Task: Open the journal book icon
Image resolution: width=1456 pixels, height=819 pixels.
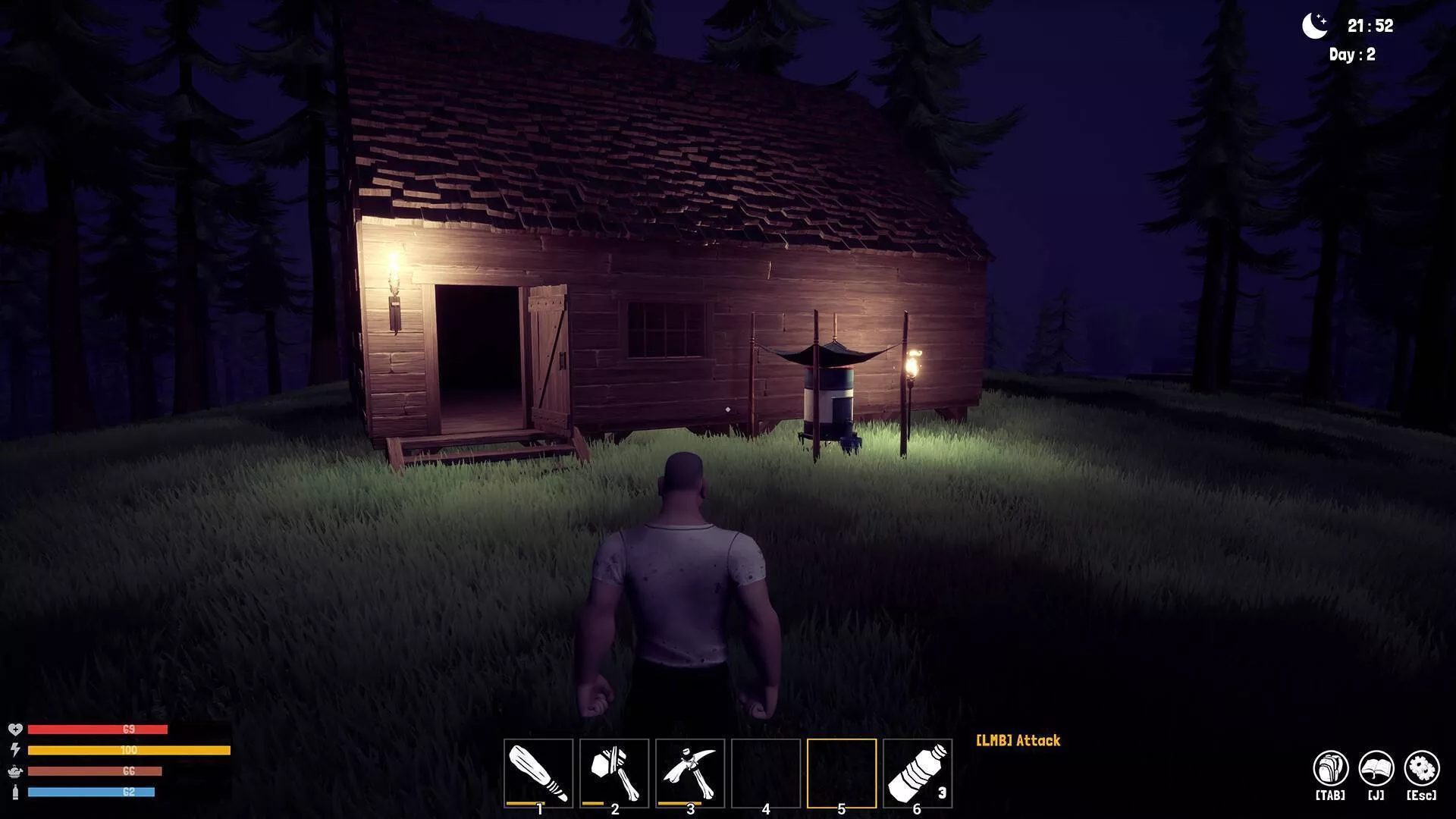Action: tap(1376, 769)
